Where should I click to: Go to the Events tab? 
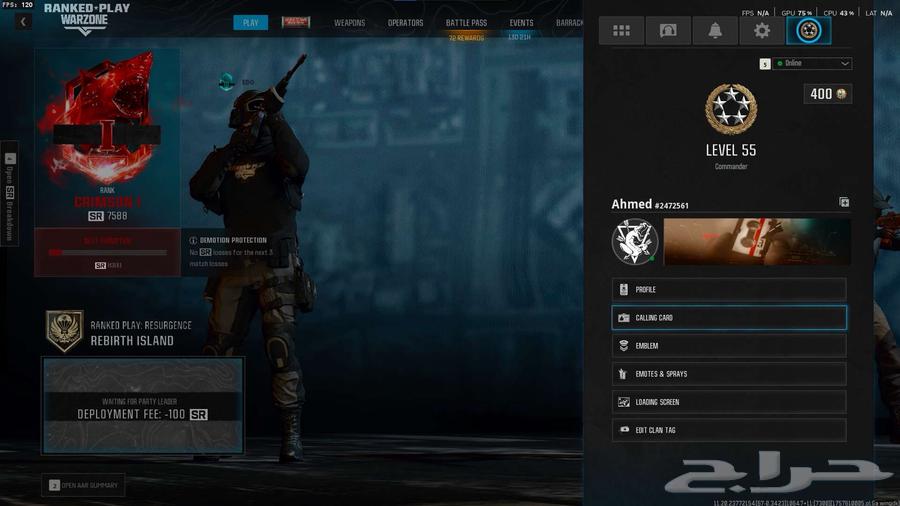pyautogui.click(x=521, y=23)
